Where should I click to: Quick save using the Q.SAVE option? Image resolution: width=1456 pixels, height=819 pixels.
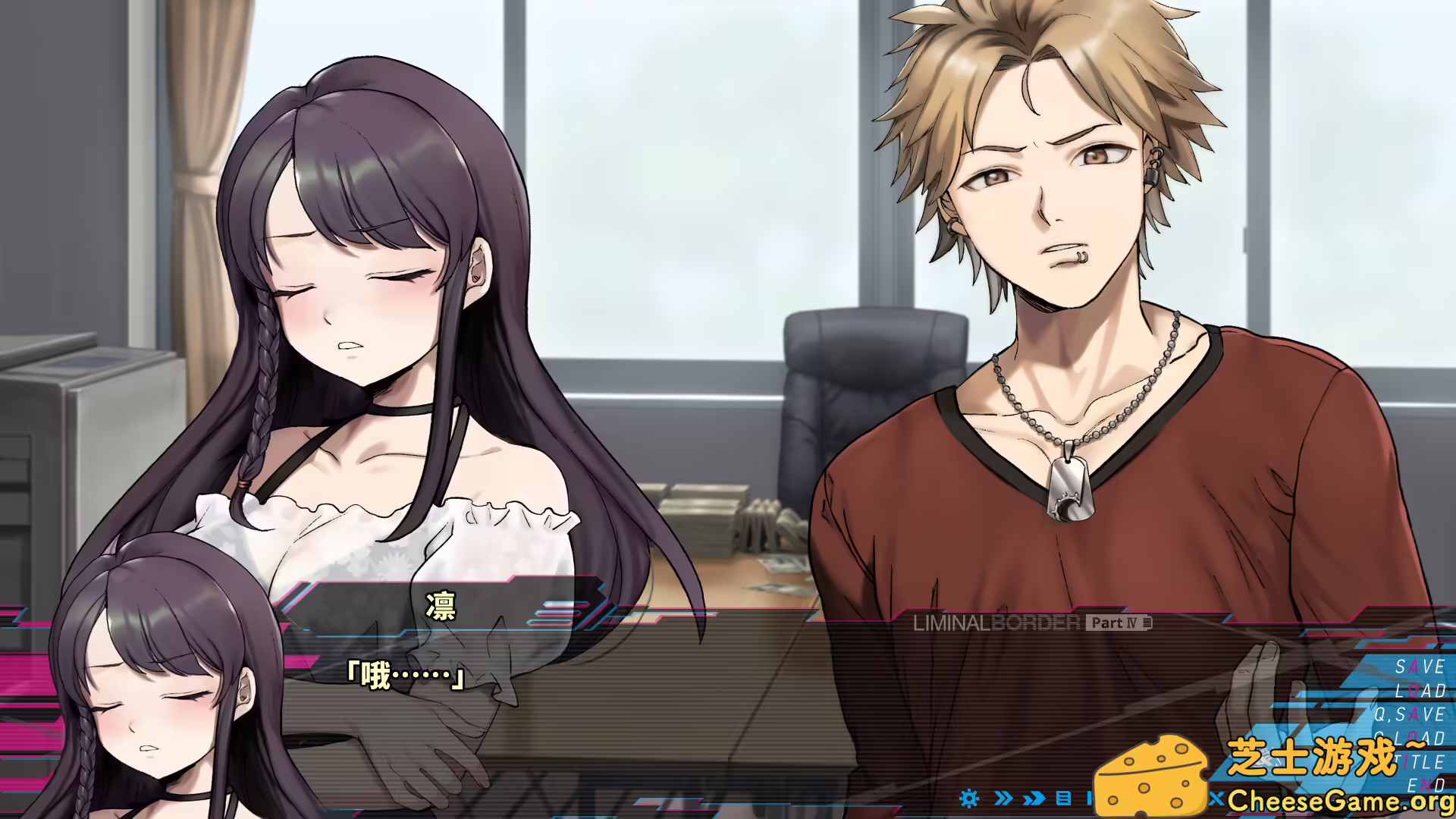pyautogui.click(x=1414, y=714)
